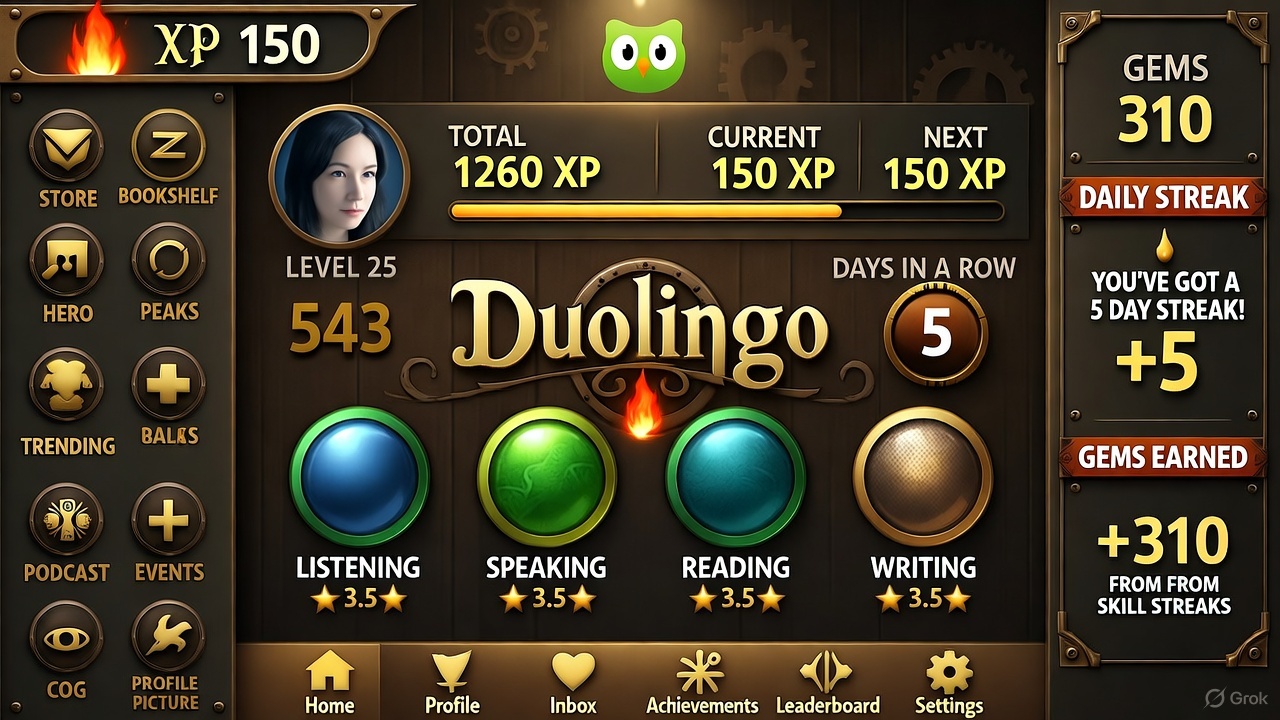Switch to the Home tab

pos(330,682)
